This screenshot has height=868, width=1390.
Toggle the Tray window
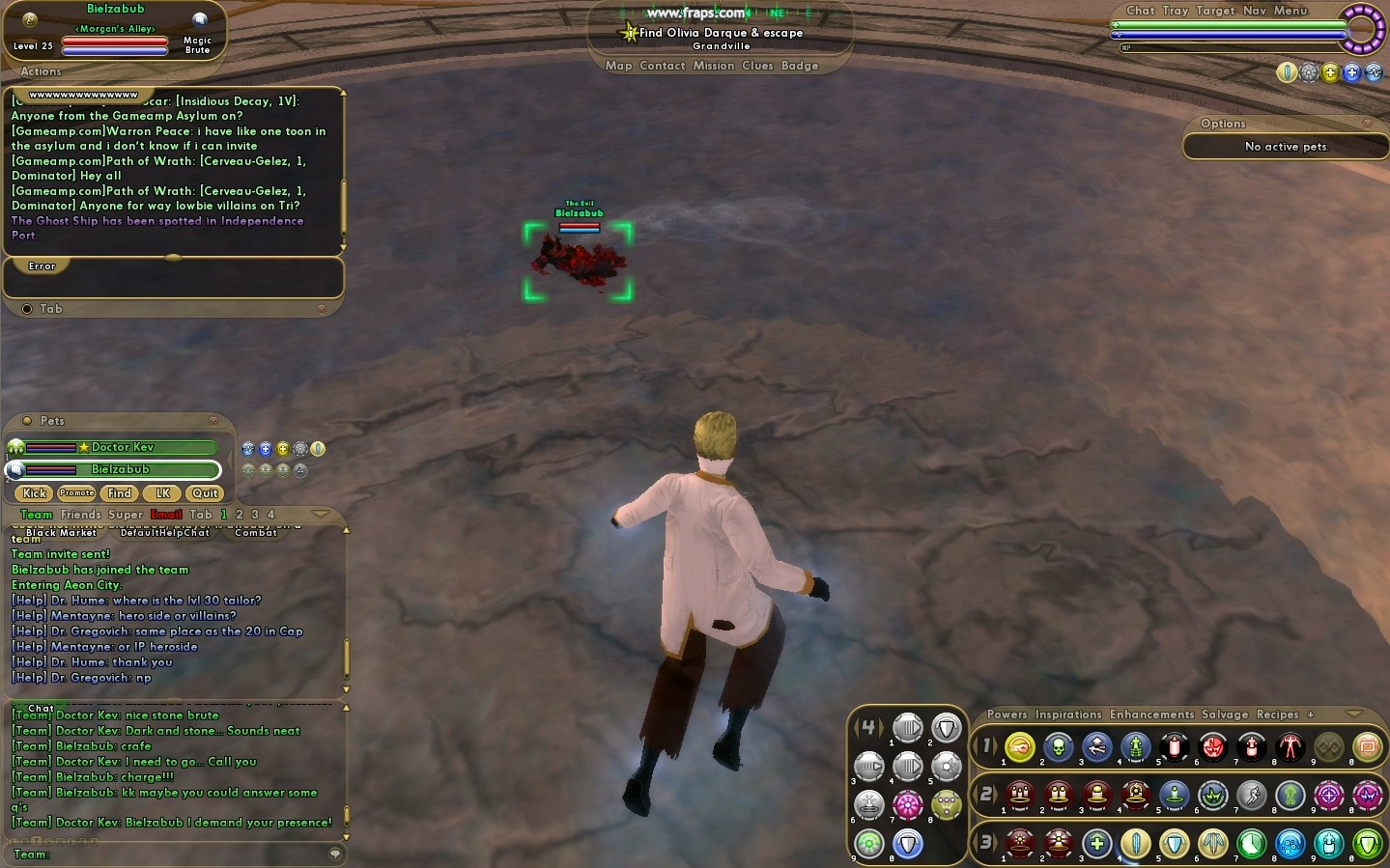click(1176, 11)
